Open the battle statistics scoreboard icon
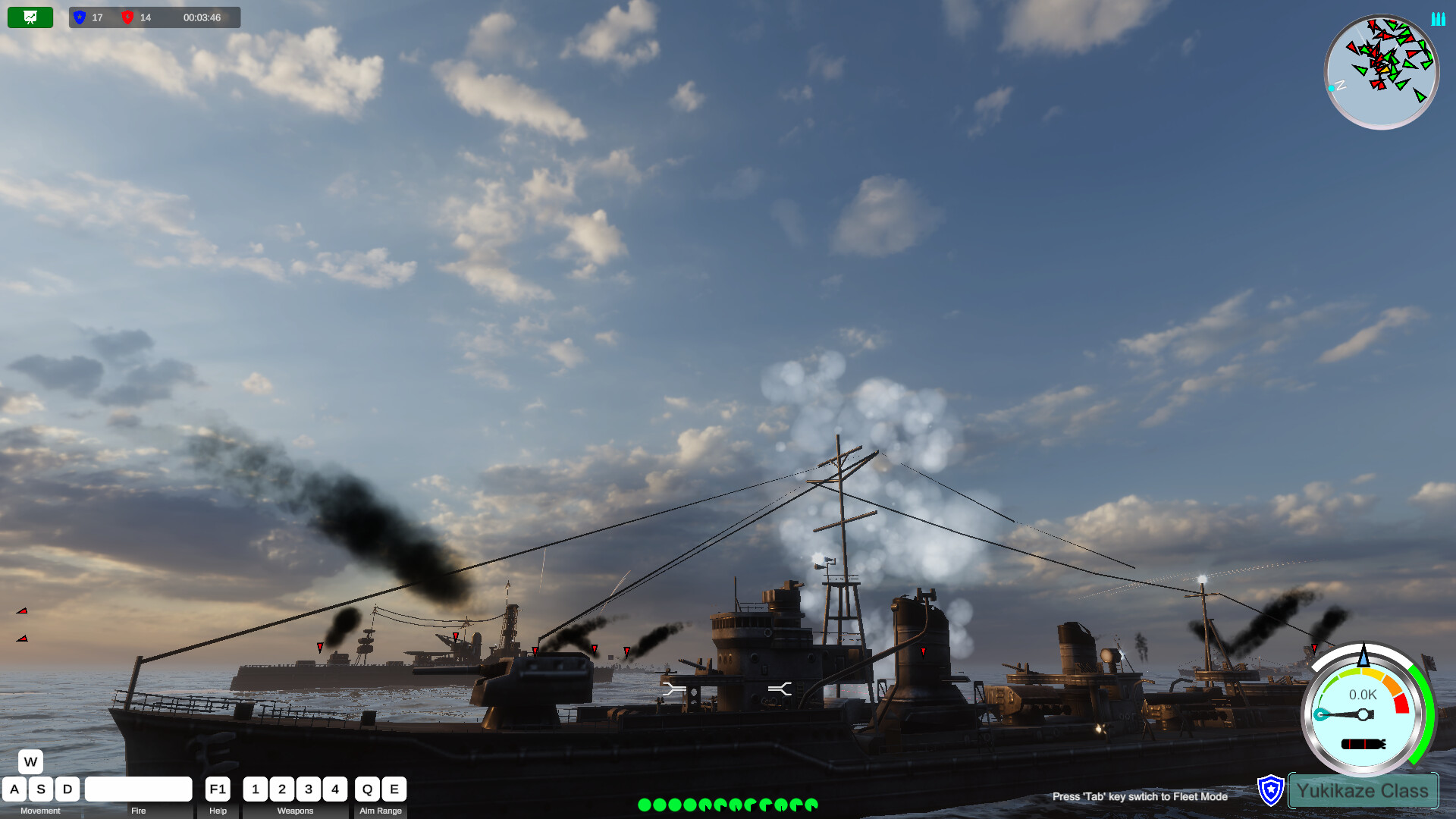This screenshot has width=1456, height=819. [30, 17]
